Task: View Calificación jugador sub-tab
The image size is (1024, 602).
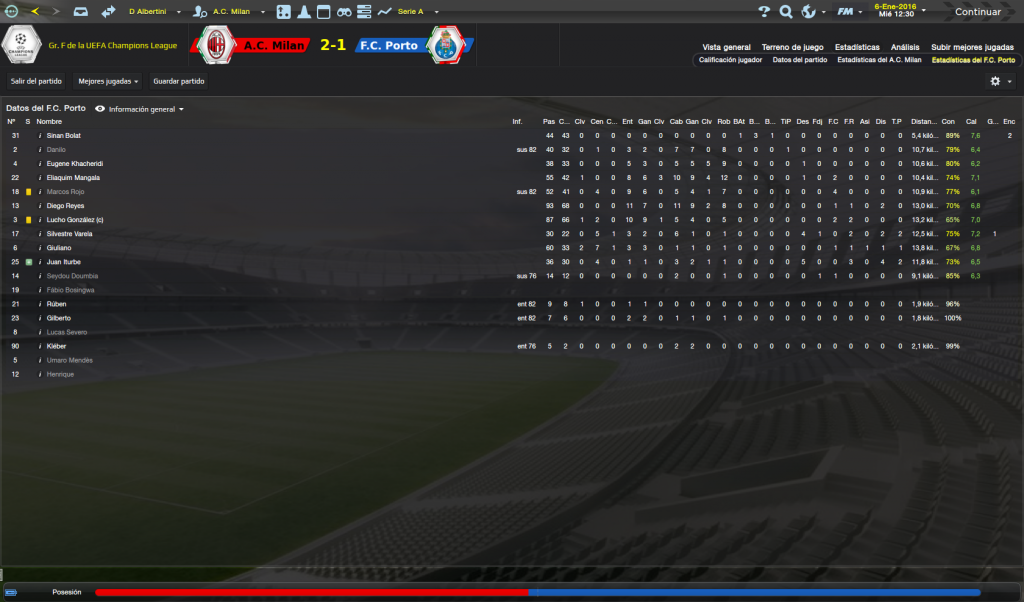Action: (730, 60)
